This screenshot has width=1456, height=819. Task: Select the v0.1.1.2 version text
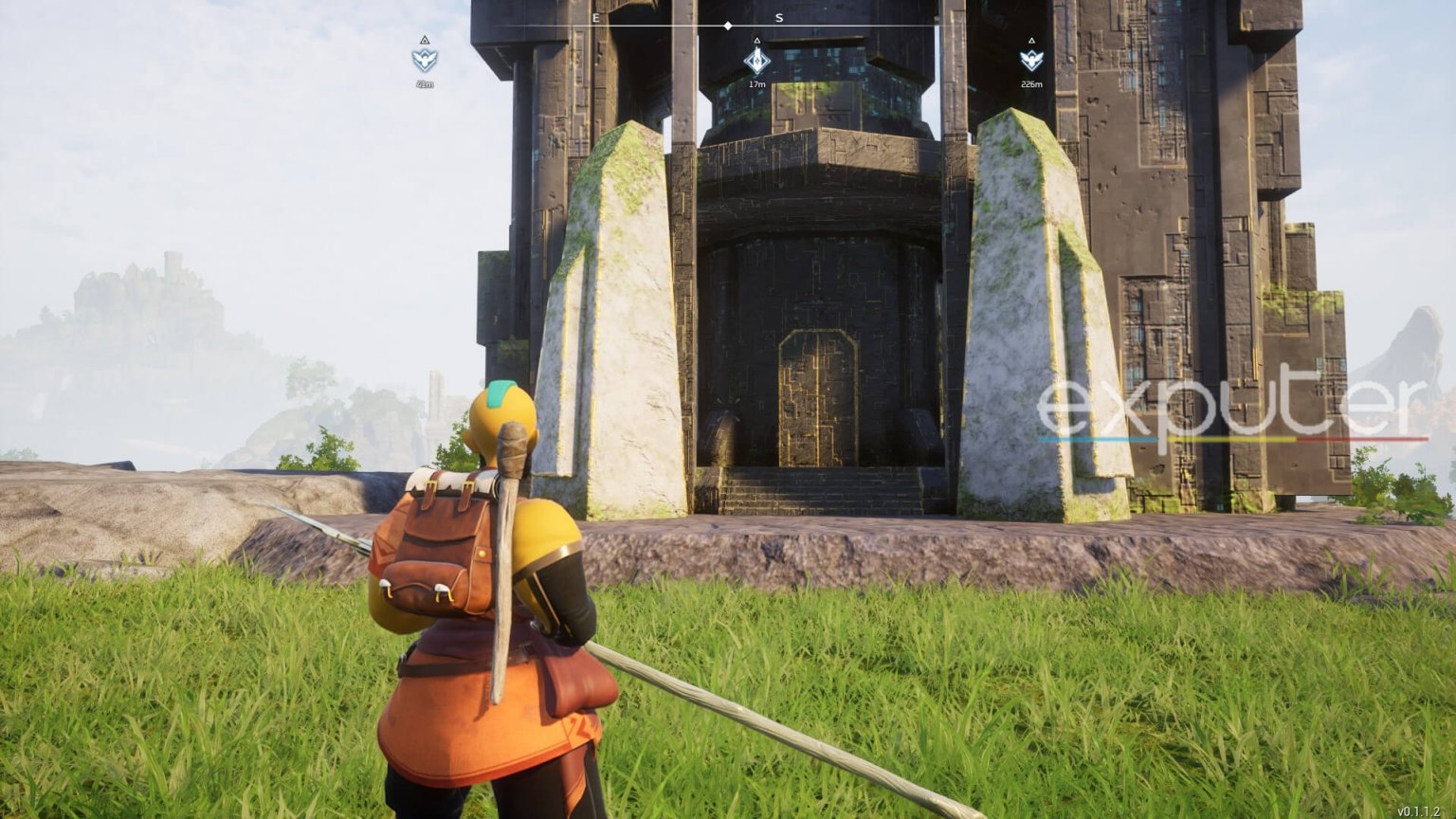pos(1419,809)
